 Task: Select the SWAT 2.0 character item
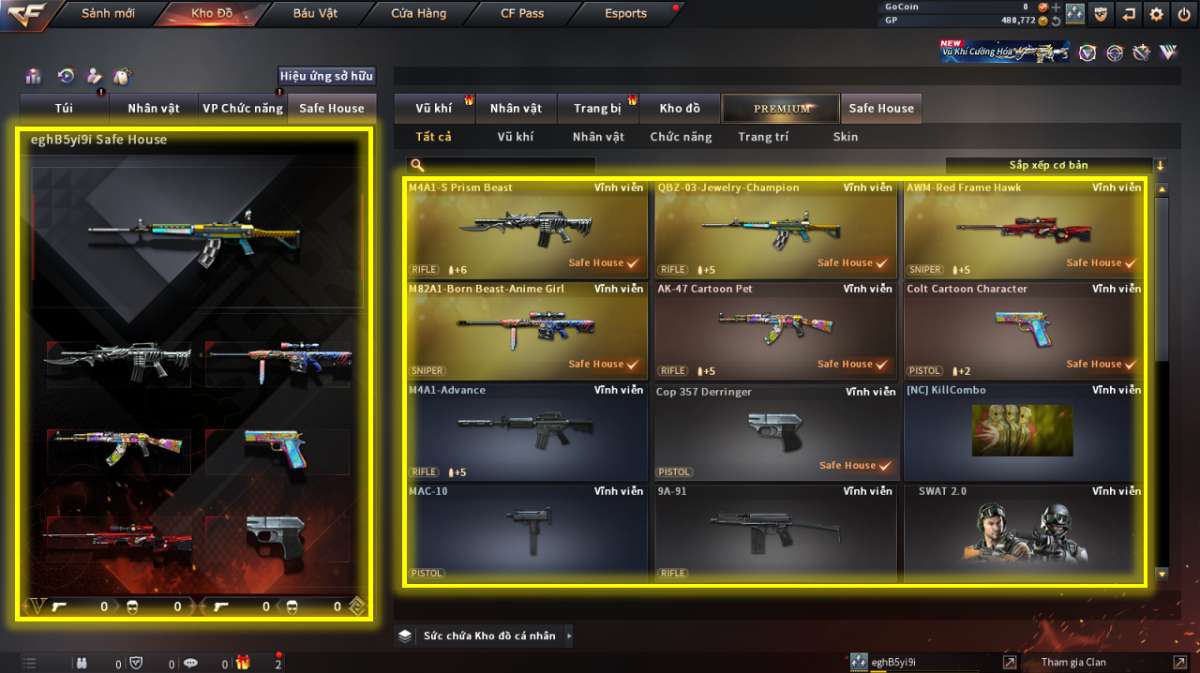[1024, 532]
